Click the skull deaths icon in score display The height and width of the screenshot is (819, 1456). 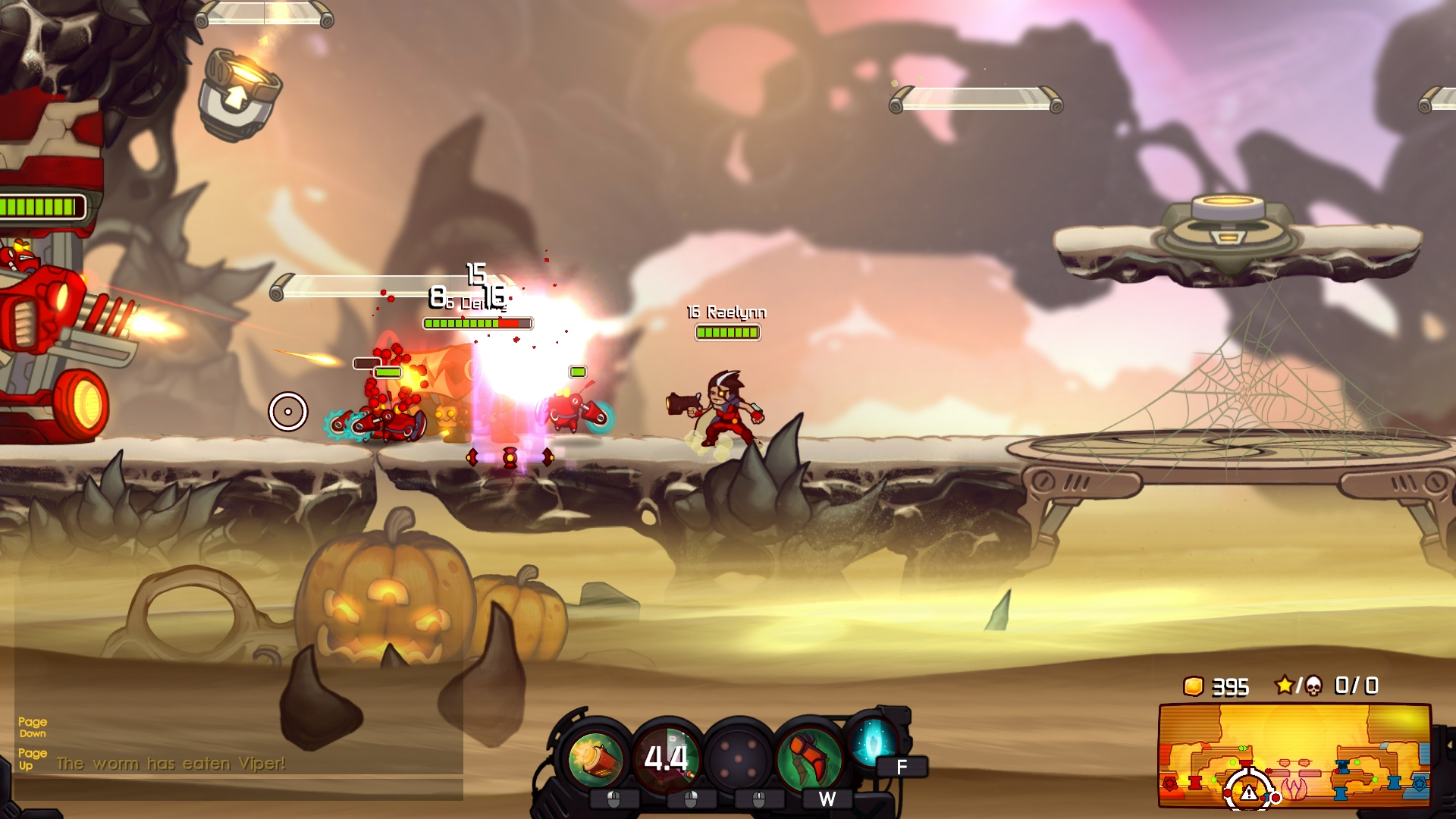[1314, 686]
